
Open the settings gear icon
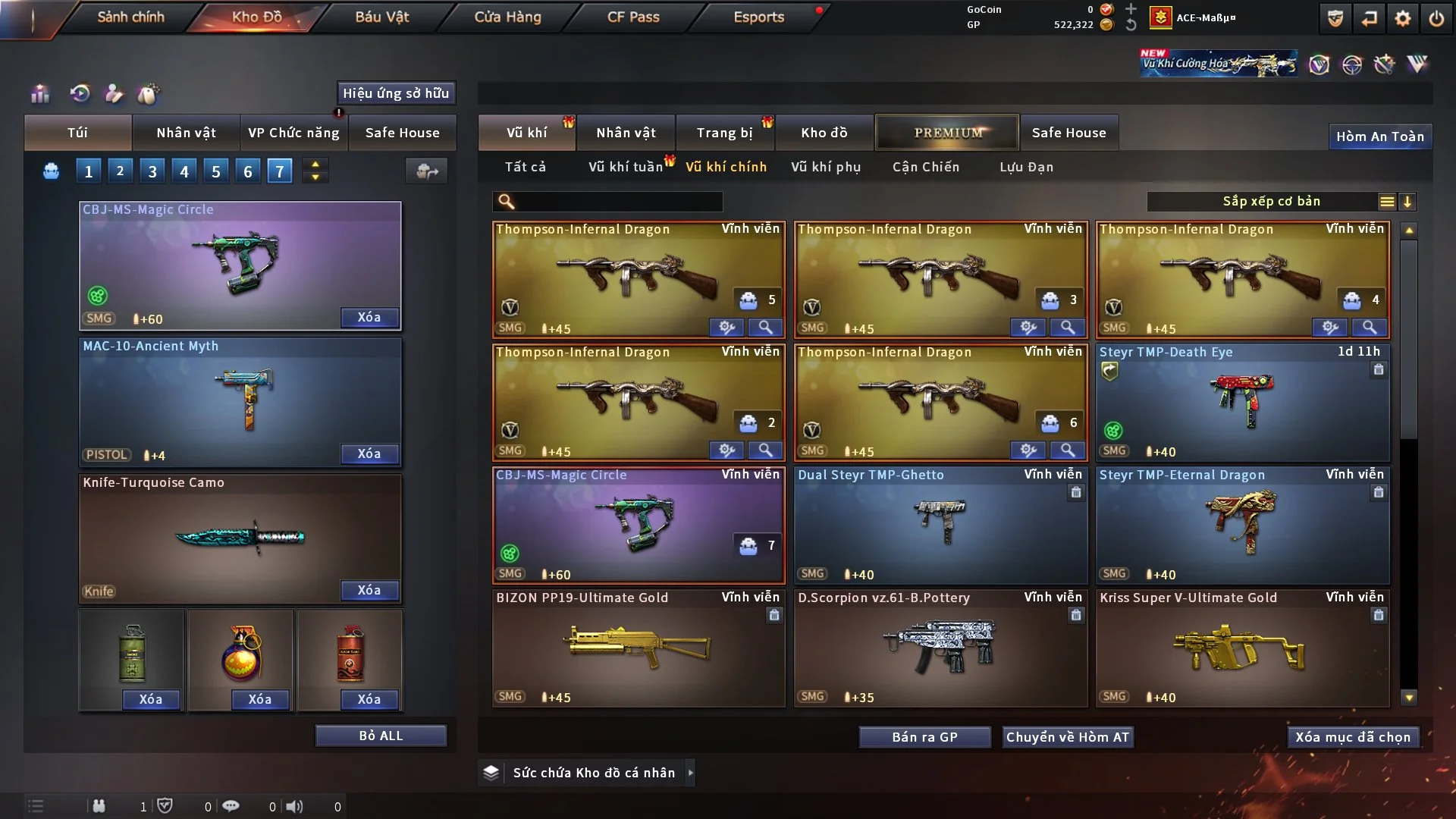[1403, 18]
